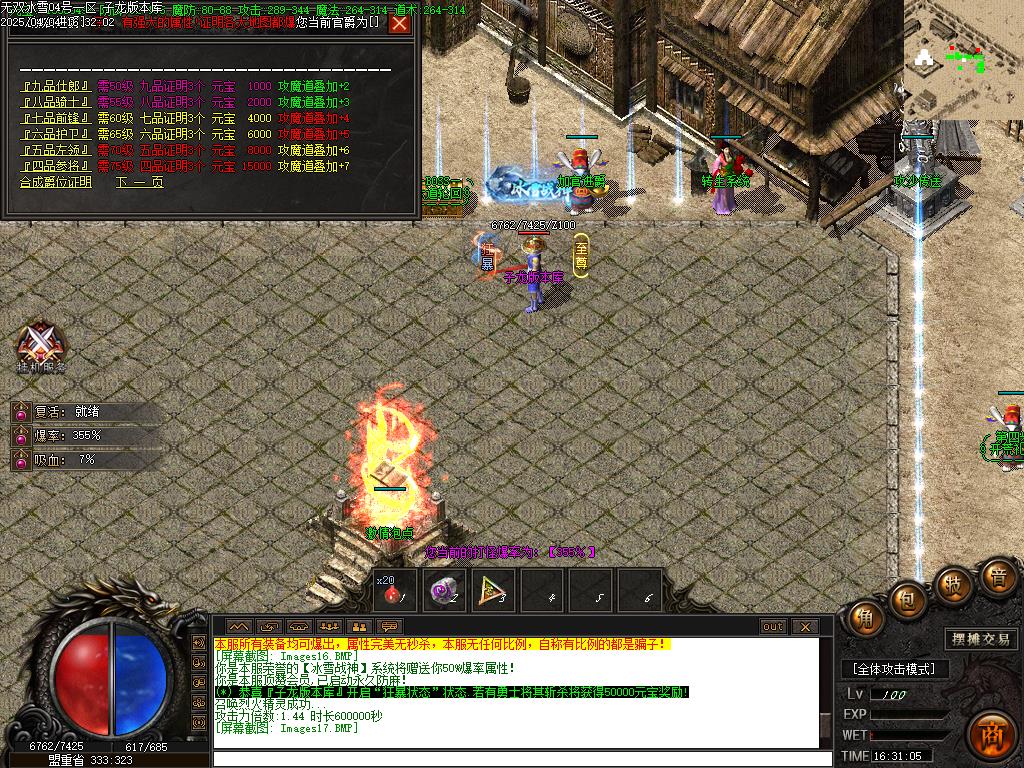This screenshot has height=768, width=1024.
Task: Choose the 八品骑士 rank option
Action: (56, 102)
